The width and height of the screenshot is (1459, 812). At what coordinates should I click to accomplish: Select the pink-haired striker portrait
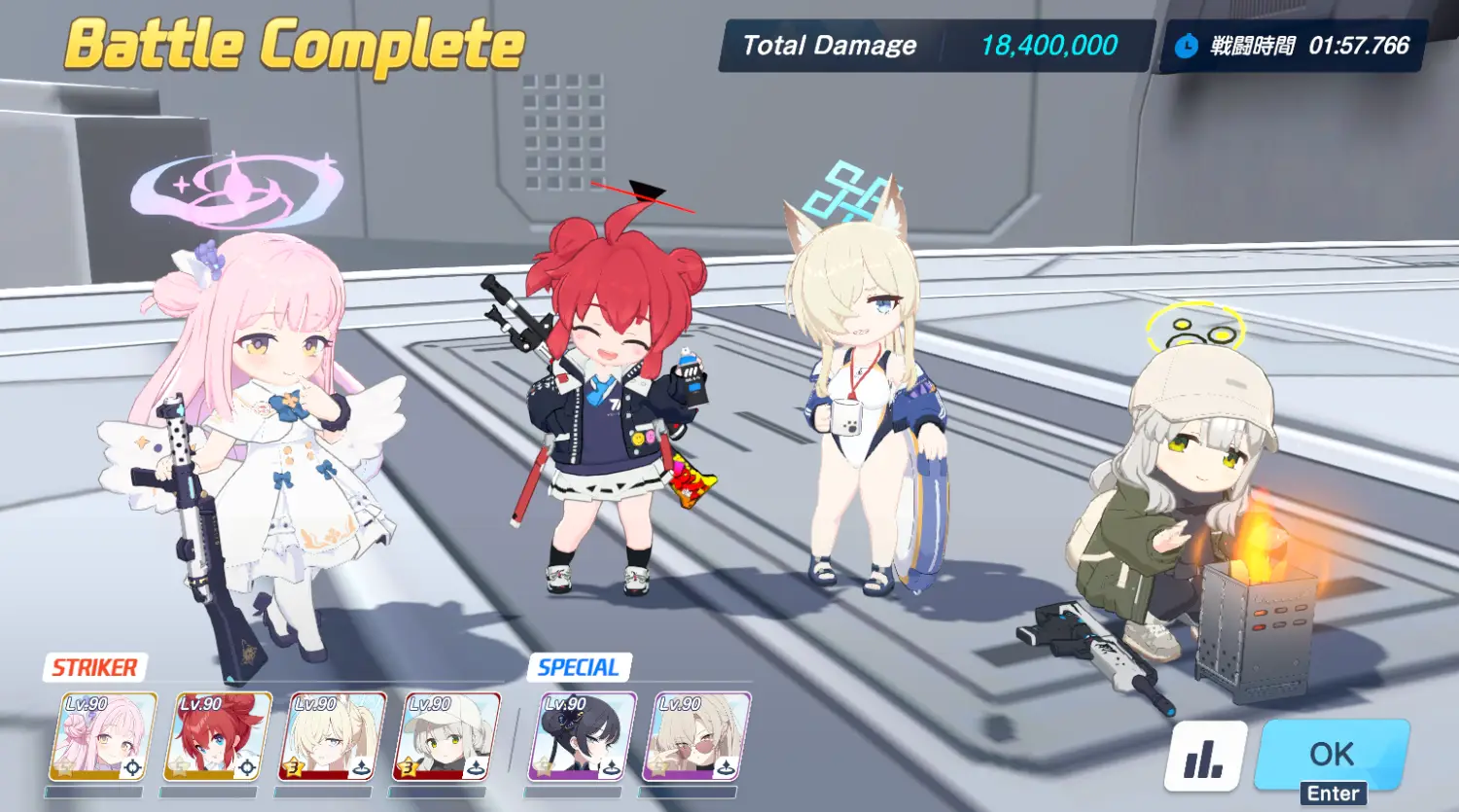click(103, 737)
